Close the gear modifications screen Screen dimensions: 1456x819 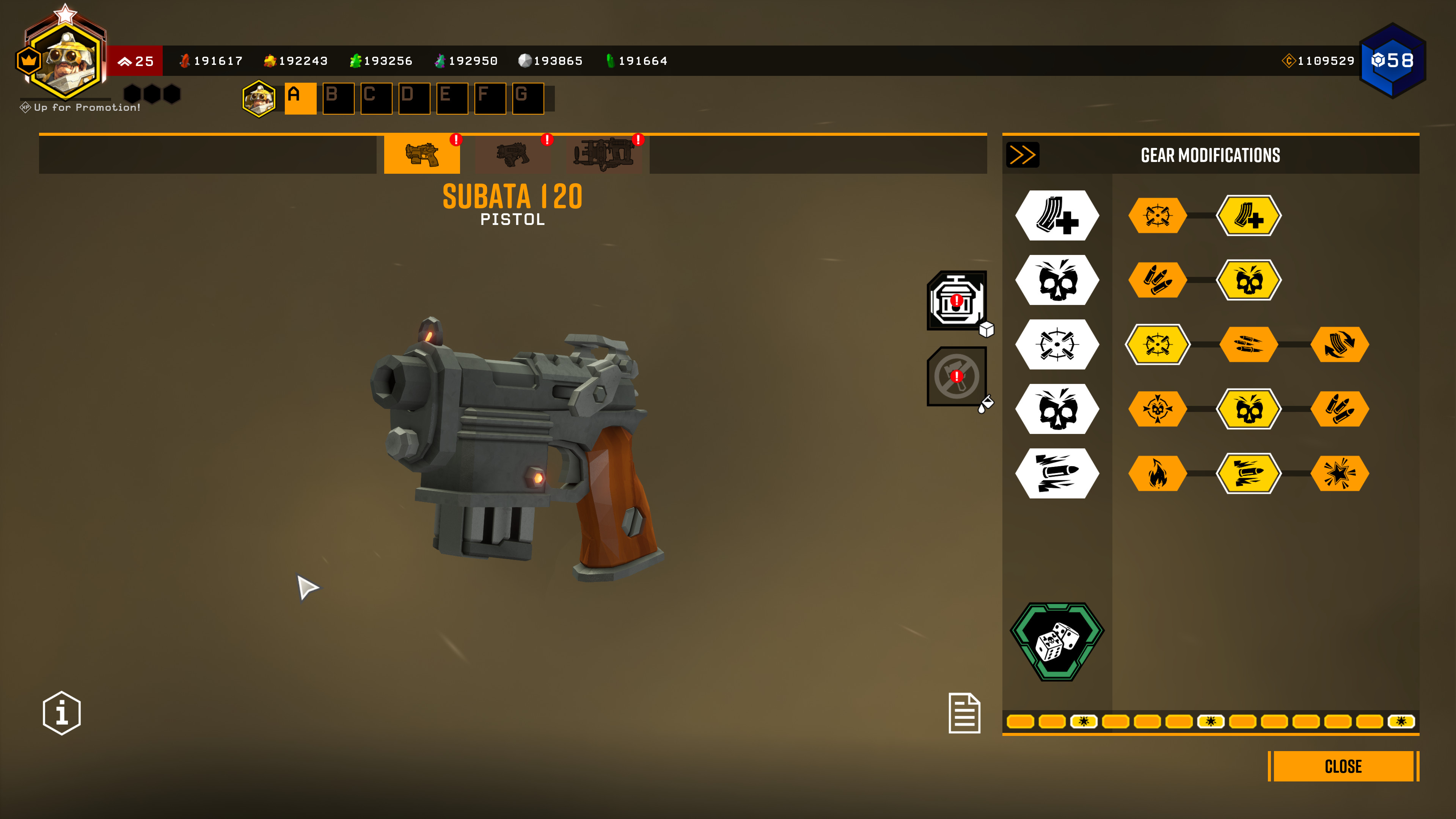1343,766
